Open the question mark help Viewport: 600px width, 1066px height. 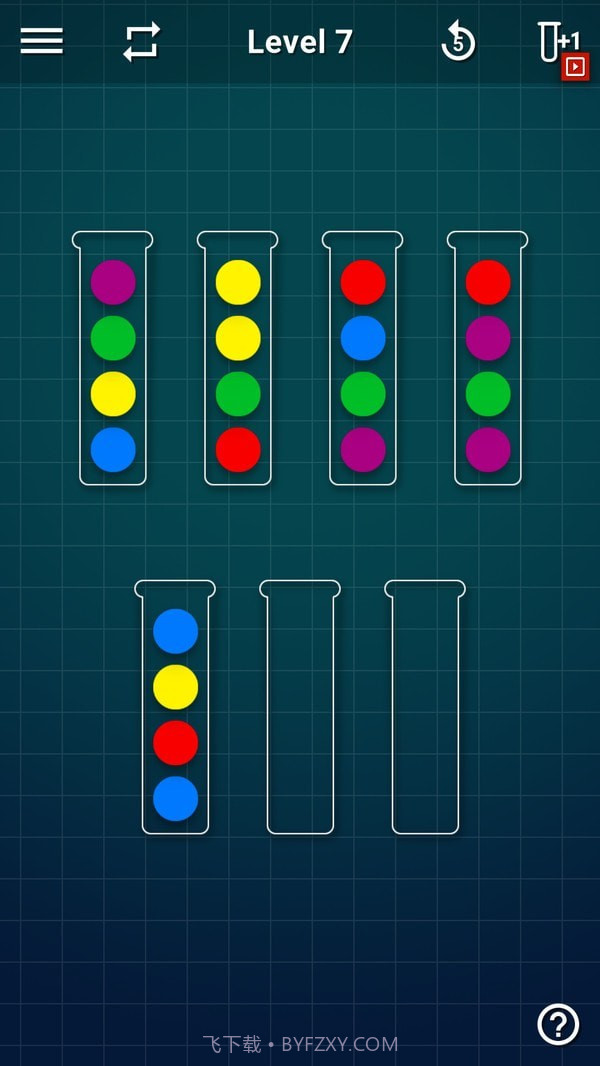point(558,1023)
